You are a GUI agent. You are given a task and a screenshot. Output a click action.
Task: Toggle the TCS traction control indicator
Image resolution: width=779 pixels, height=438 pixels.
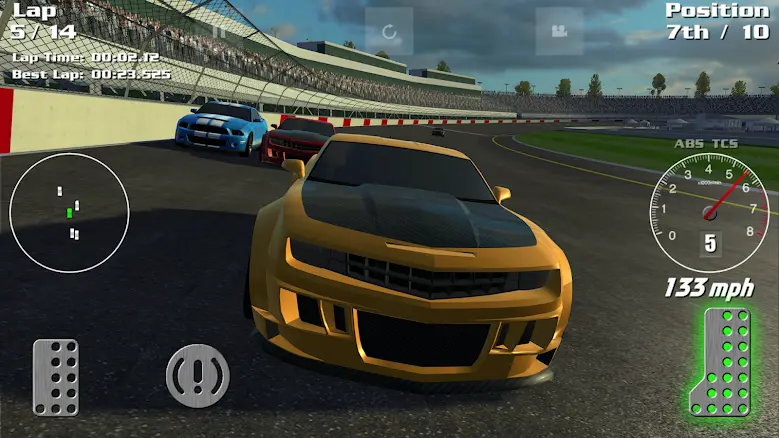[726, 144]
